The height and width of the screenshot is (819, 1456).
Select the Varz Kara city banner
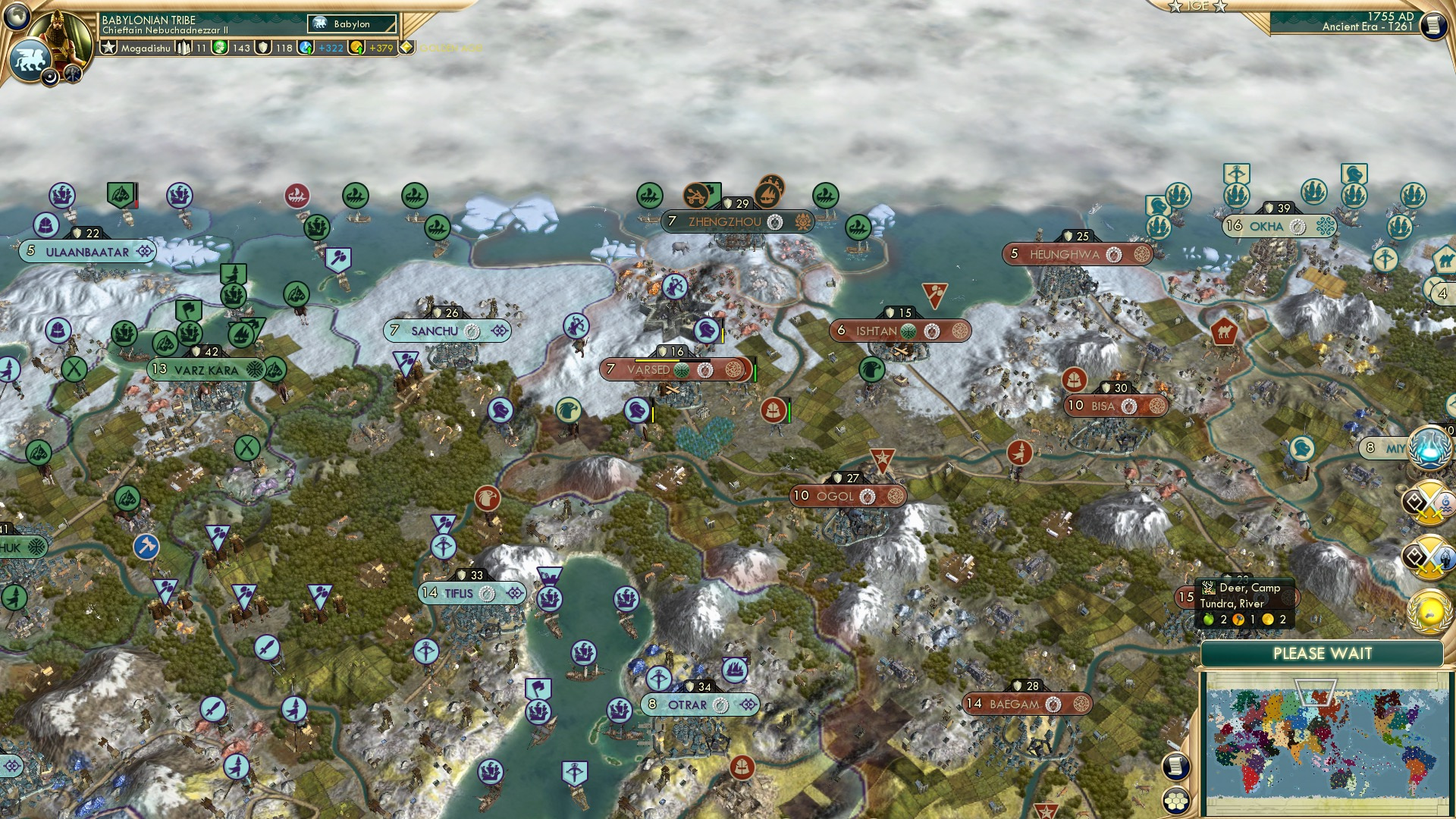pos(206,370)
